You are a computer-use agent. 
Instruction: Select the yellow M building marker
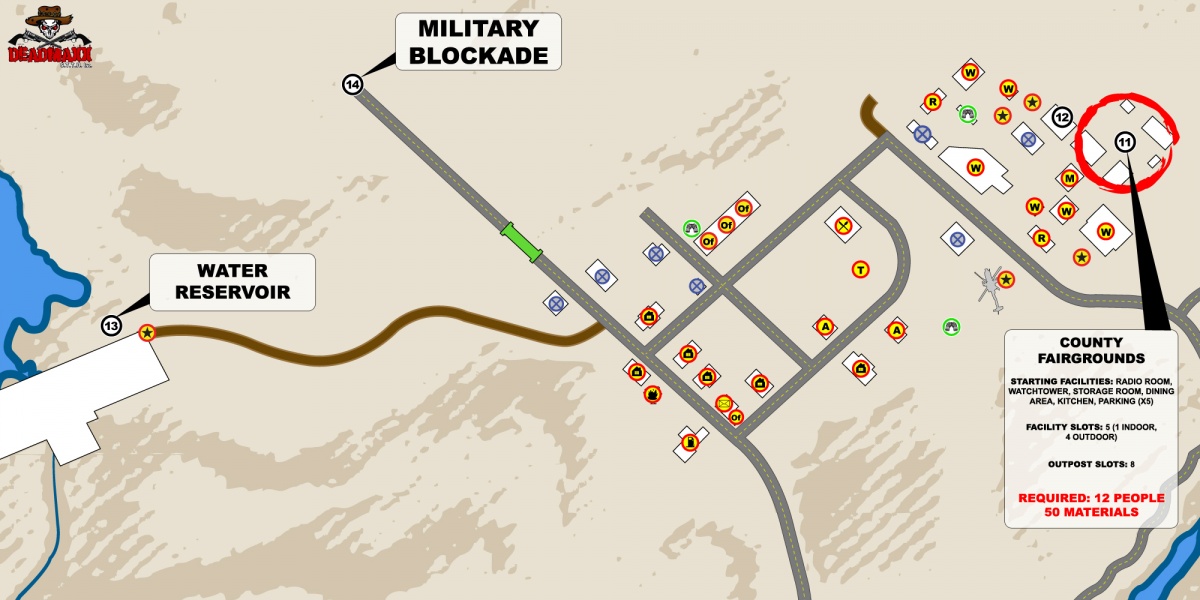point(1069,178)
